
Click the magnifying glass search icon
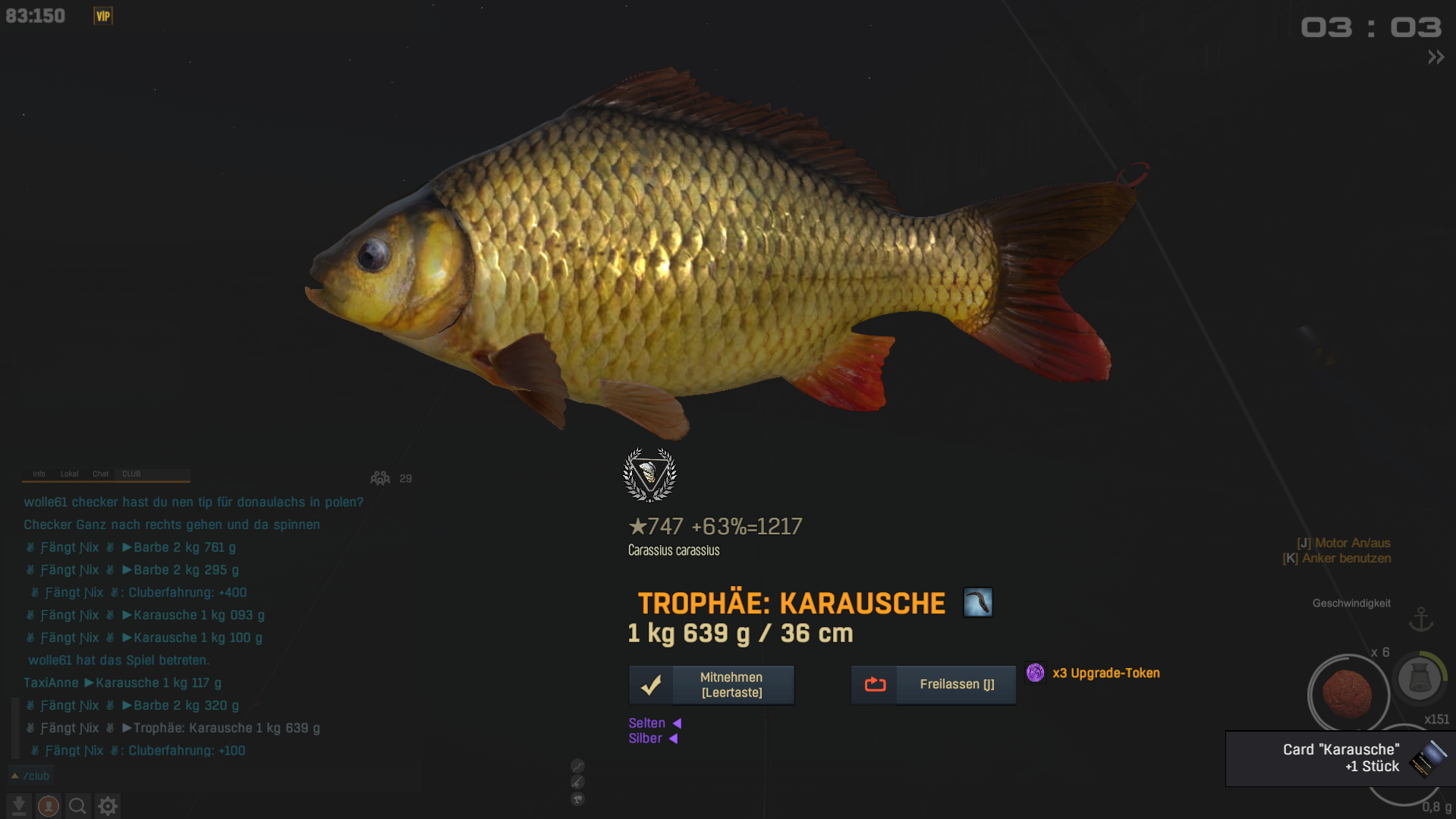(x=77, y=805)
